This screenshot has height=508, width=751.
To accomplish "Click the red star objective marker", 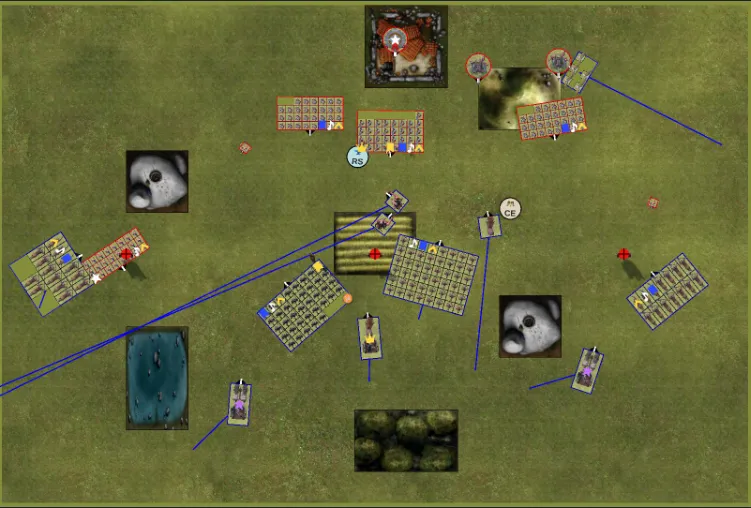I will click(x=395, y=41).
